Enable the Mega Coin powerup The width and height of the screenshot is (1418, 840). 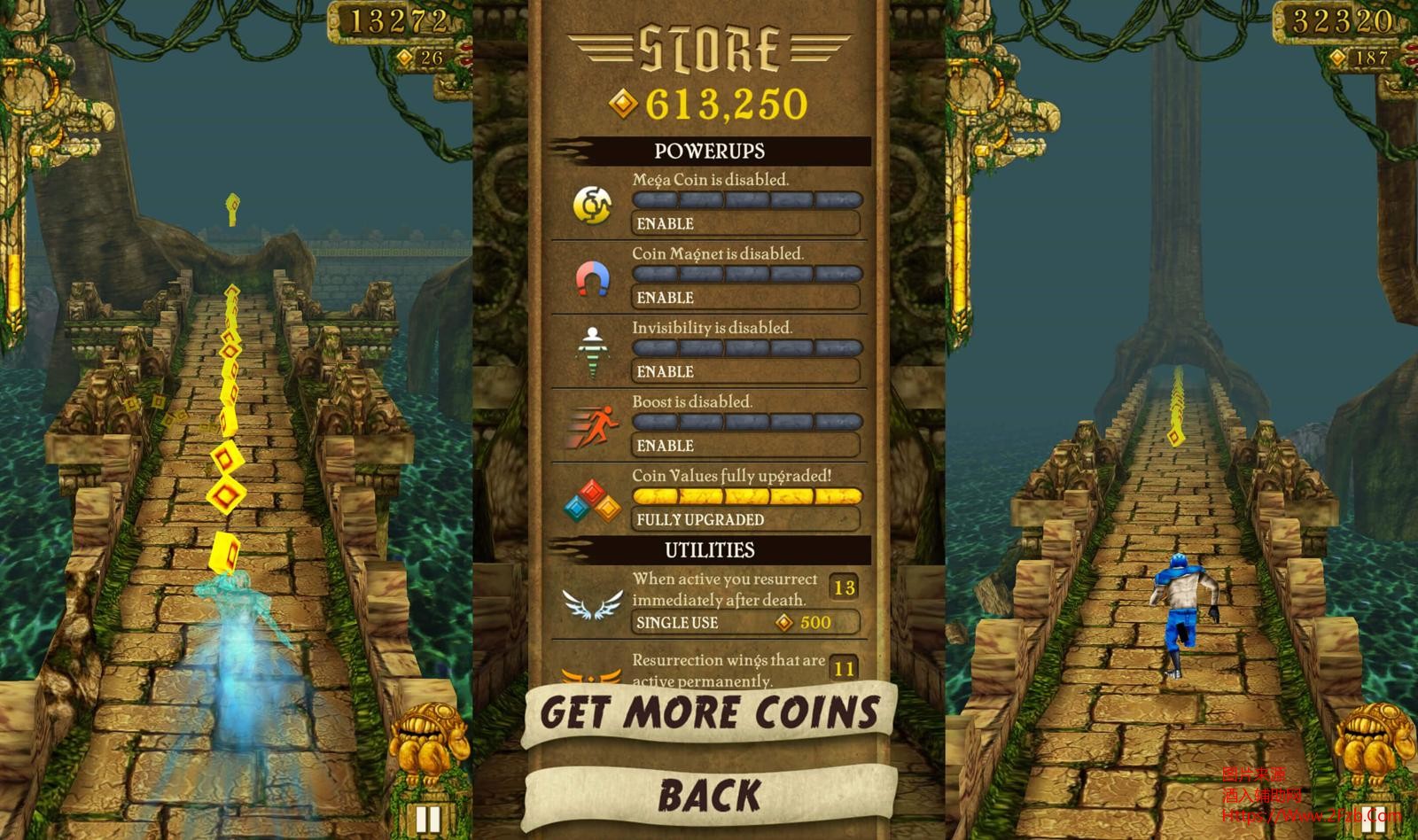click(x=745, y=223)
